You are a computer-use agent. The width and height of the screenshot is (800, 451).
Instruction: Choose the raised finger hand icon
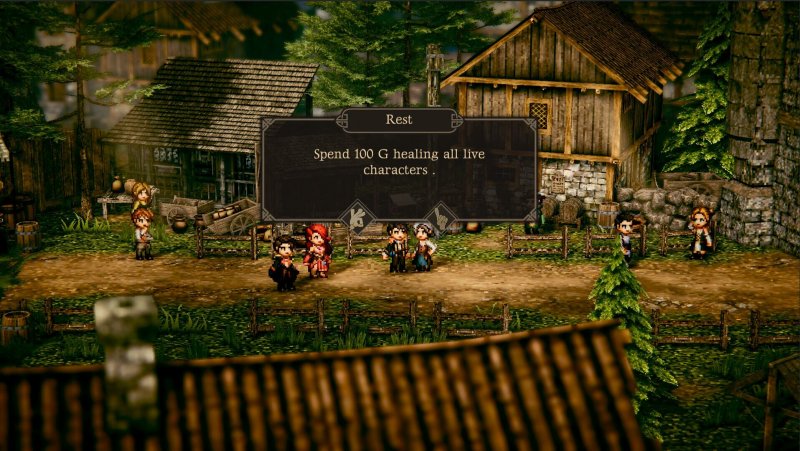(441, 218)
